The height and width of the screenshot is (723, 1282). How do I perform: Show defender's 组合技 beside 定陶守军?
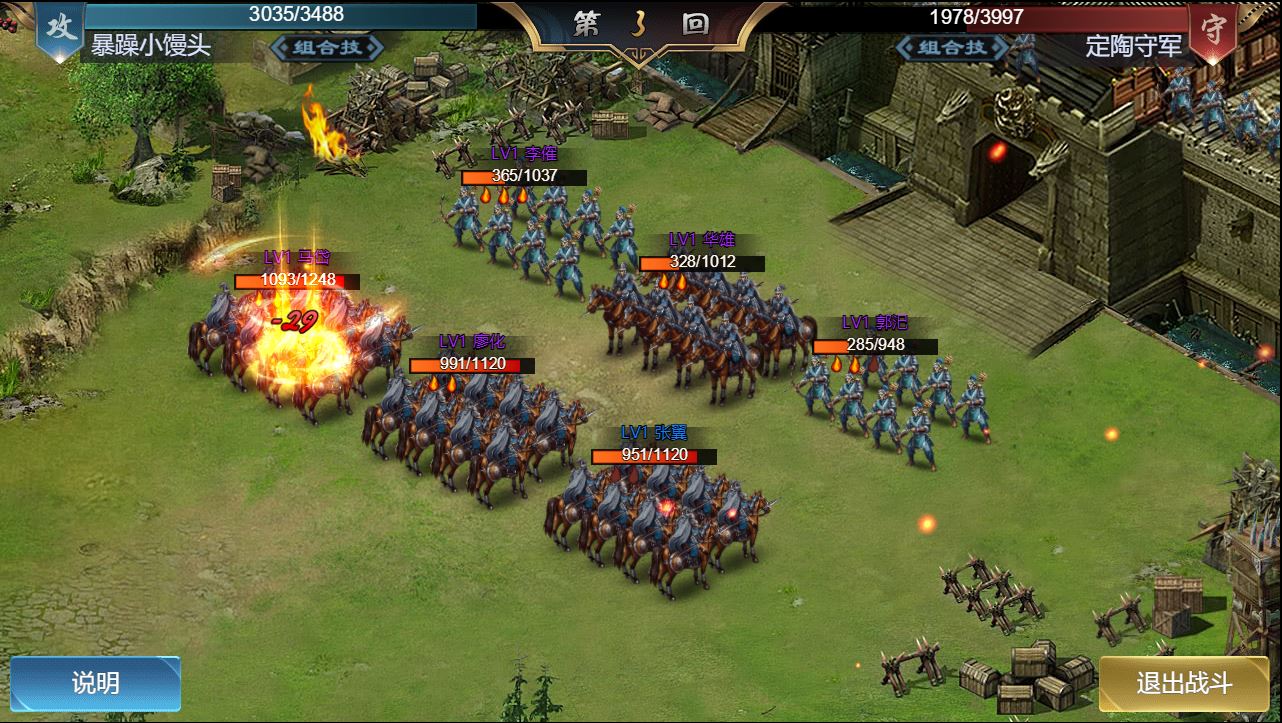[953, 47]
